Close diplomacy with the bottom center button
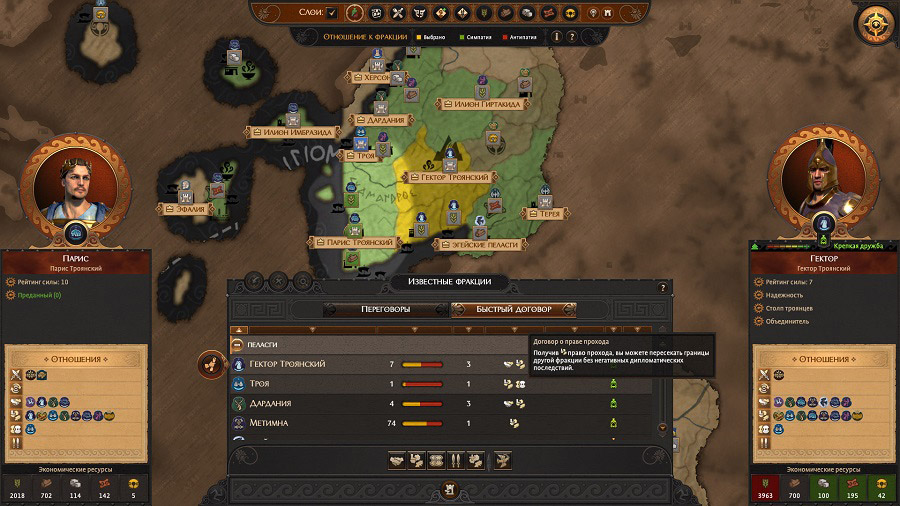The height and width of the screenshot is (506, 900). (x=447, y=490)
